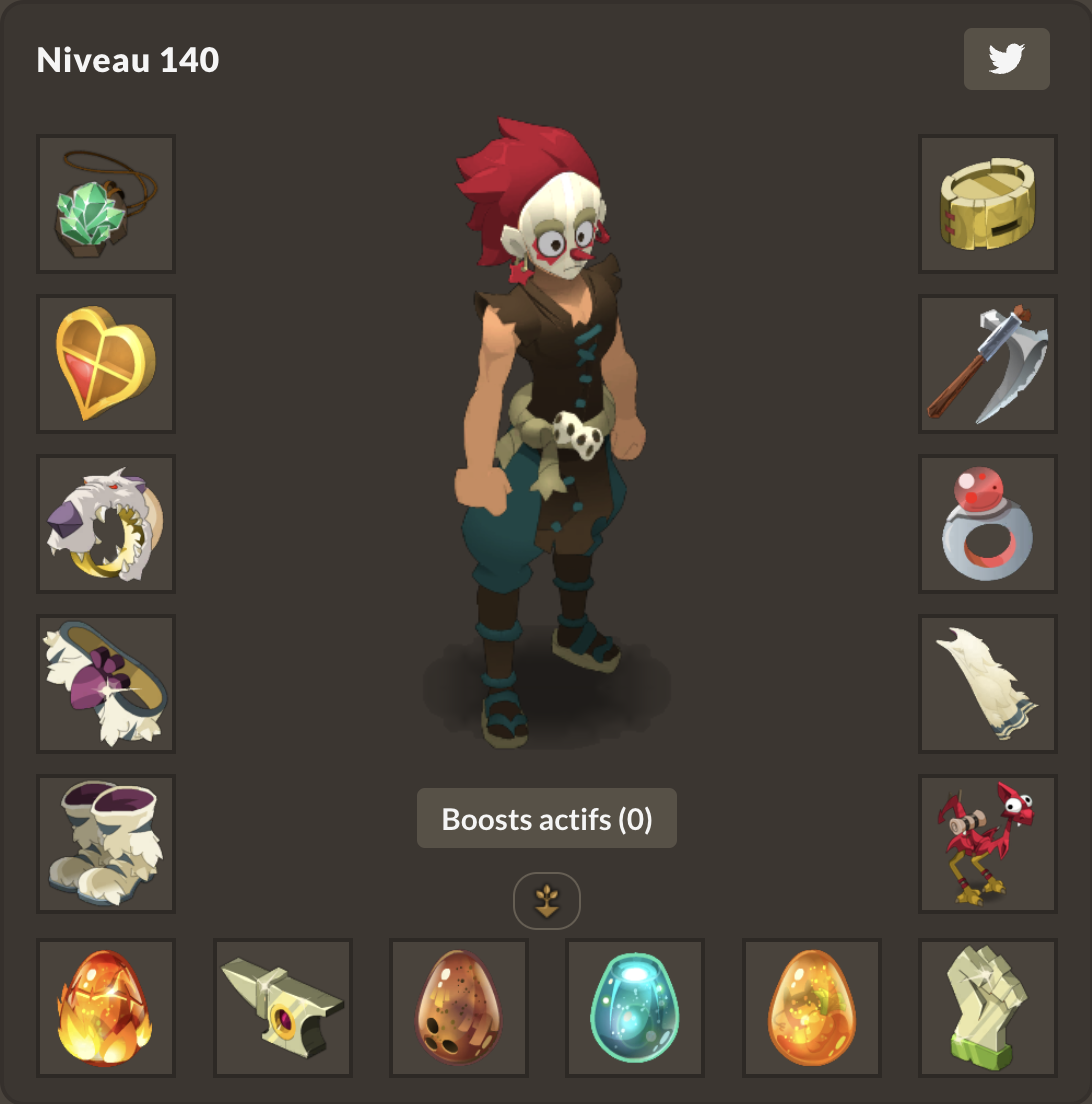
Task: Inspect the red gem silver ring
Action: (x=988, y=524)
